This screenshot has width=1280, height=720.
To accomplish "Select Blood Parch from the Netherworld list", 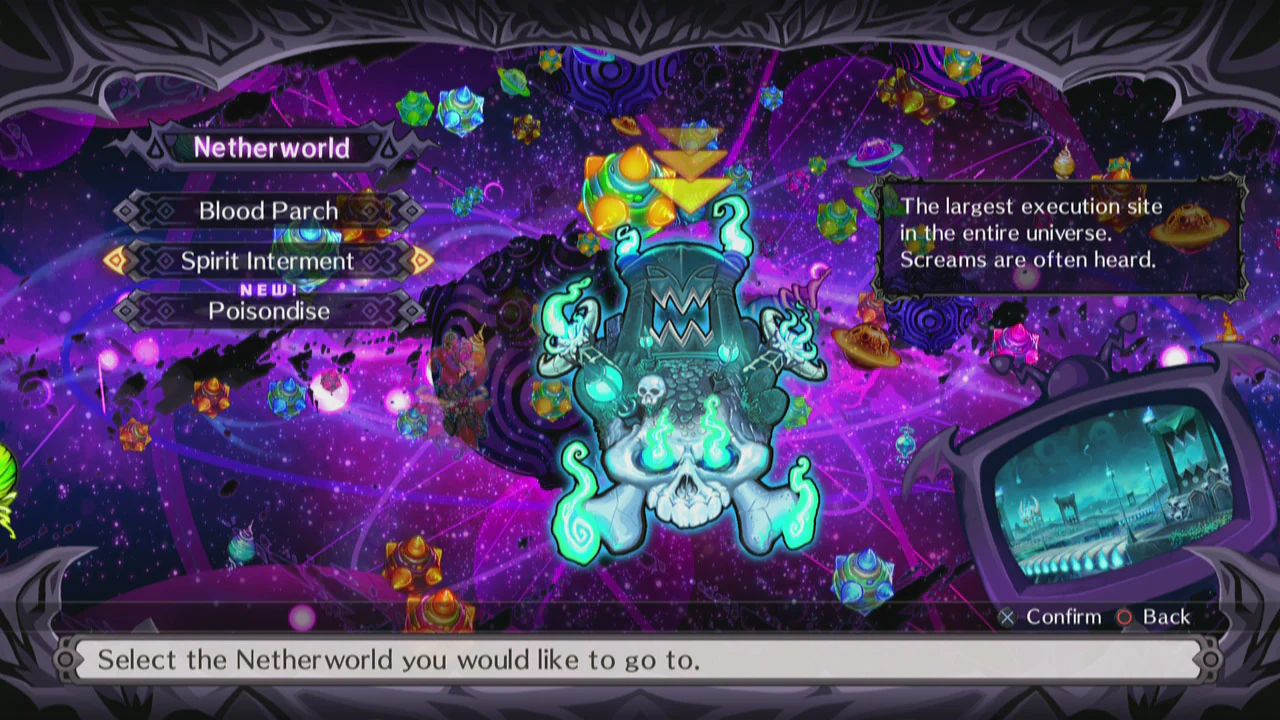I will 268,210.
